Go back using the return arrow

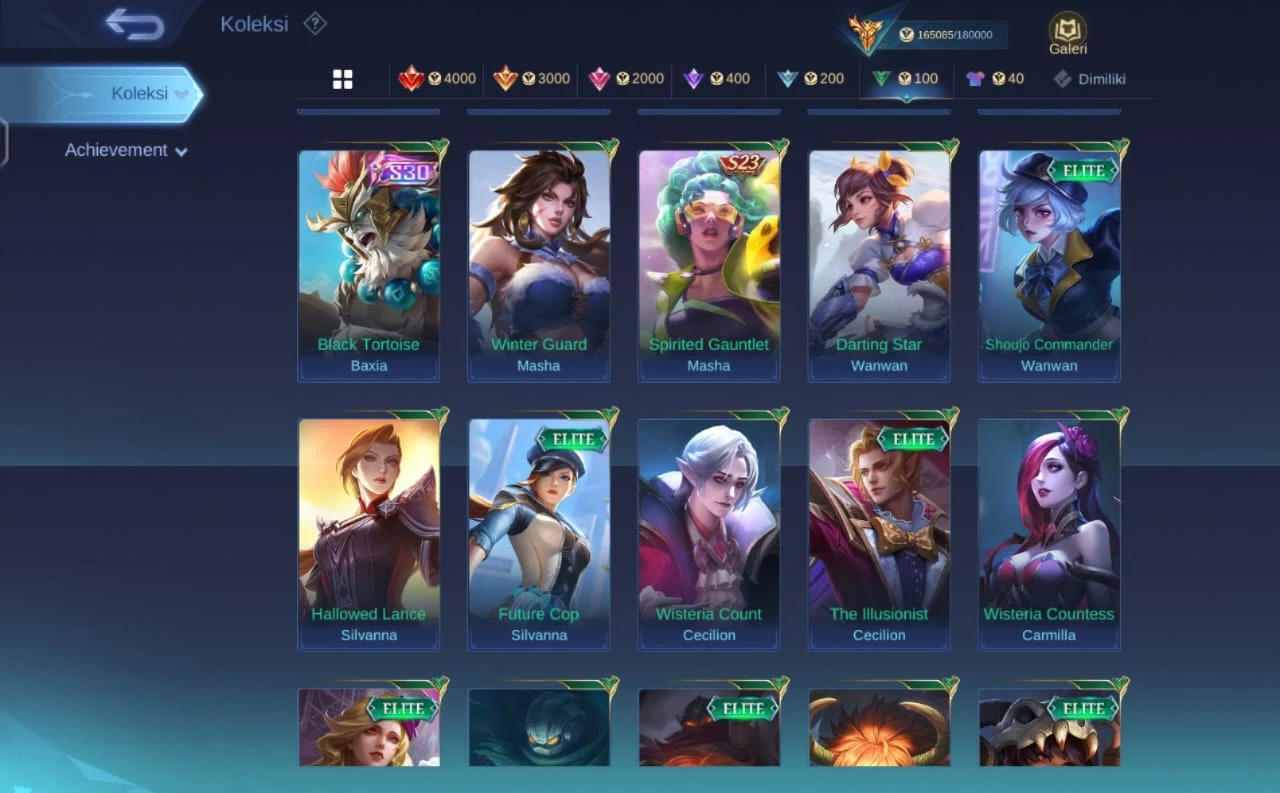click(135, 24)
